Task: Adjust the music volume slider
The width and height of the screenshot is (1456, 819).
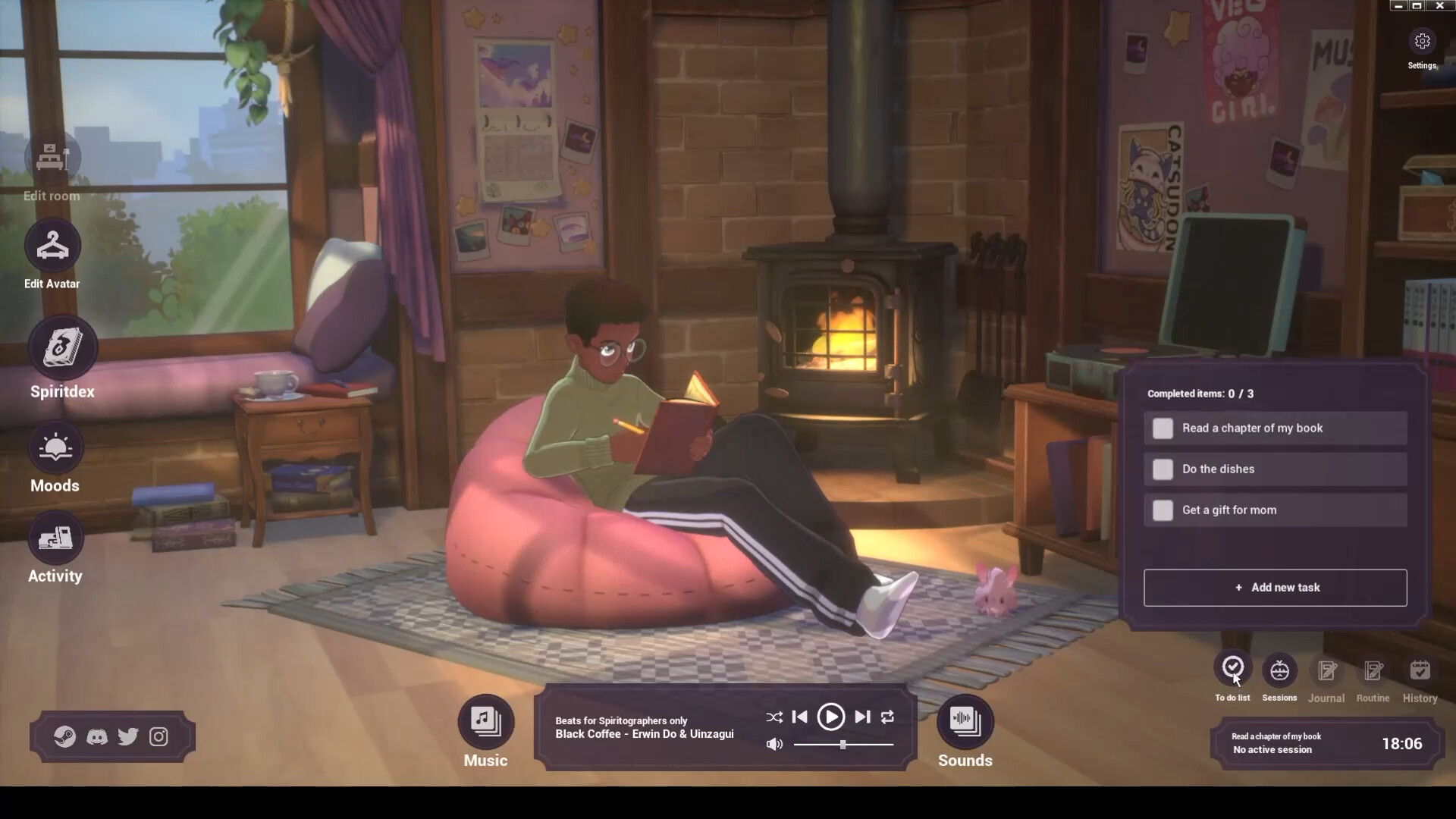Action: pos(842,745)
